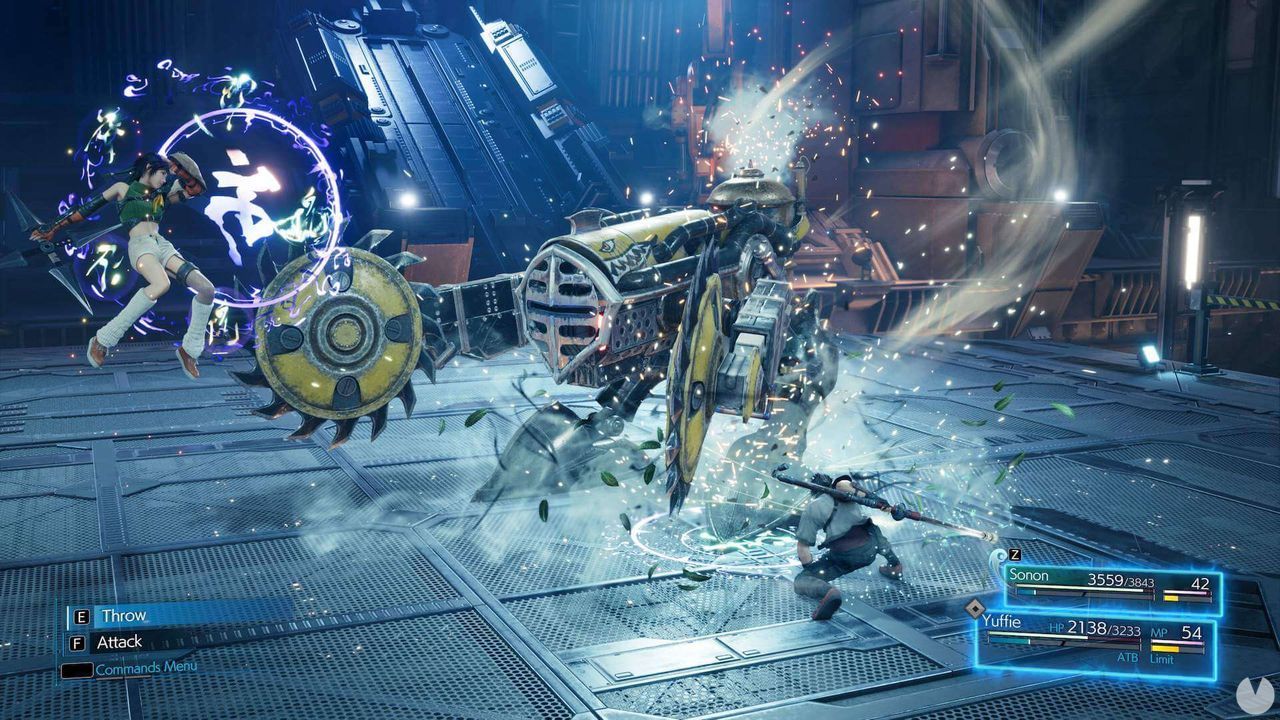Select the Sonon name label
The height and width of the screenshot is (720, 1280).
[x=1029, y=575]
